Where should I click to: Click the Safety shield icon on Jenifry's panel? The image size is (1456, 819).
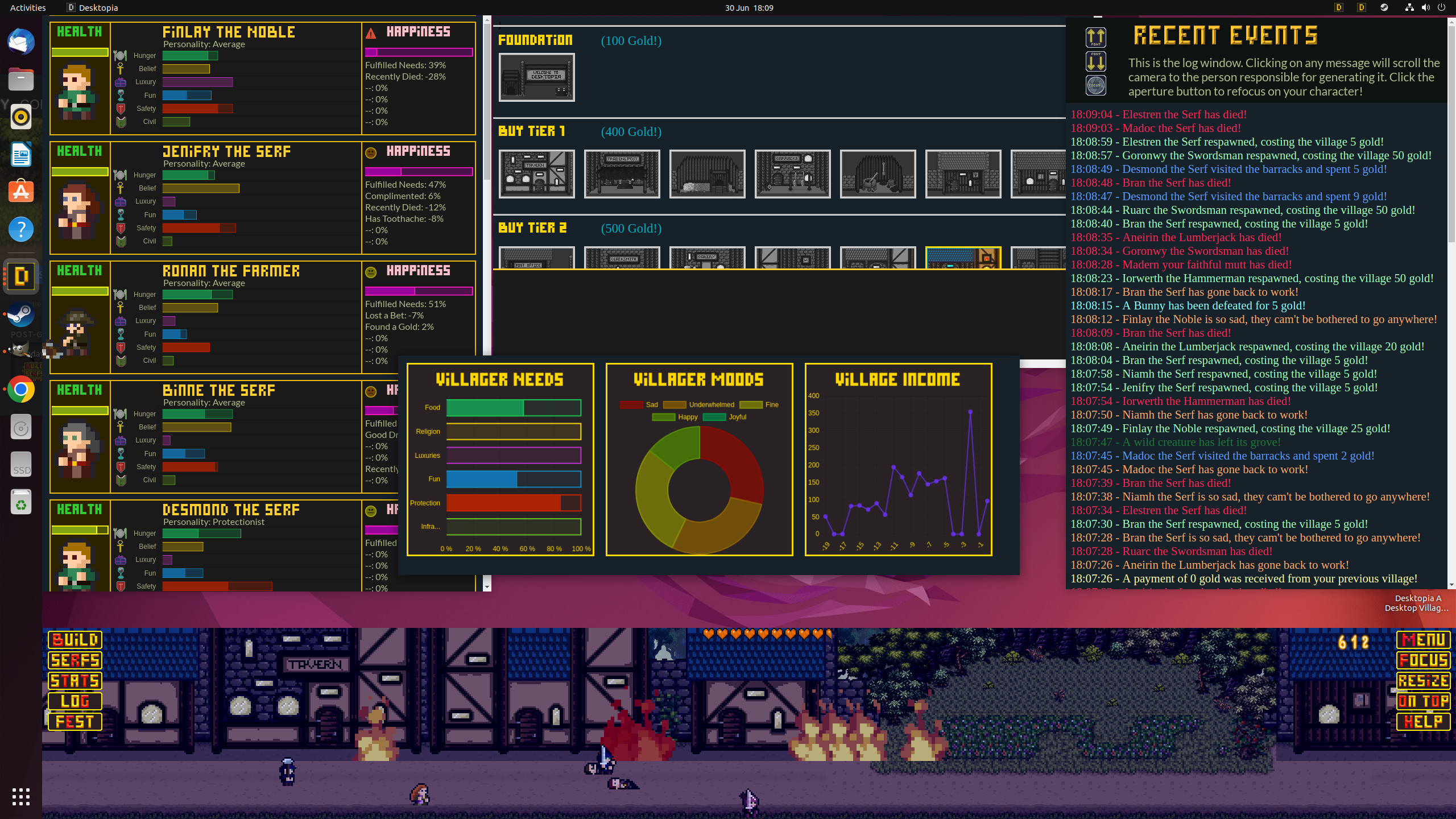(x=120, y=227)
